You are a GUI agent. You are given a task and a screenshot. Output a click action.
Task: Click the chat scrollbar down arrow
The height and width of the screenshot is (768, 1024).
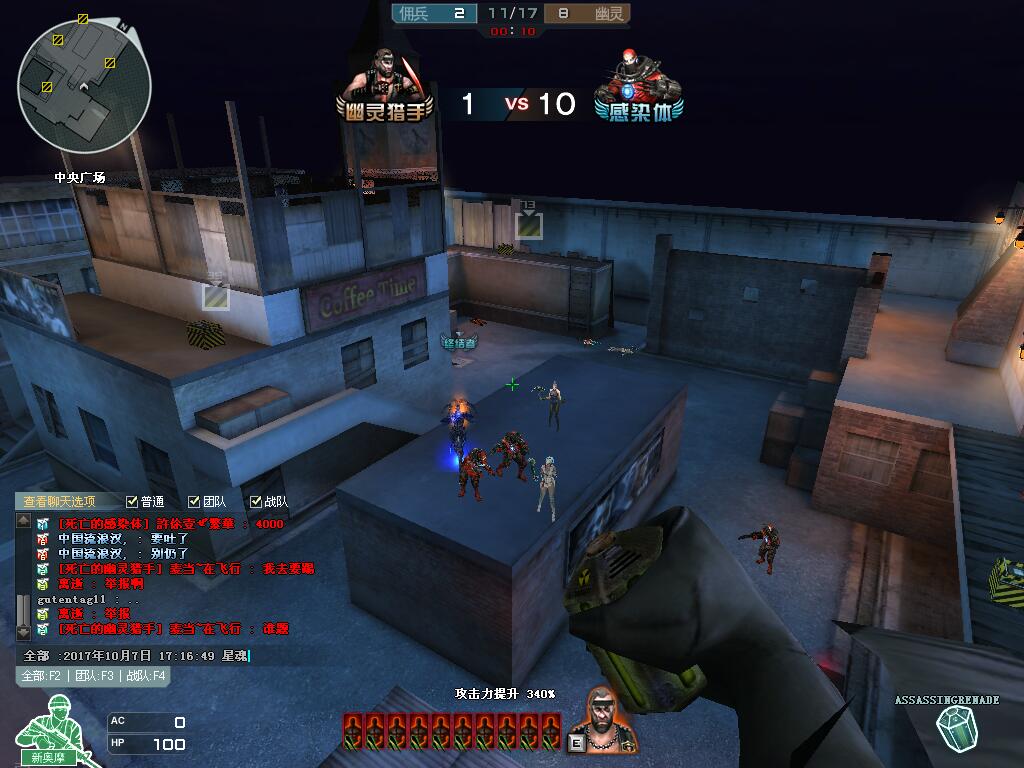click(x=24, y=632)
